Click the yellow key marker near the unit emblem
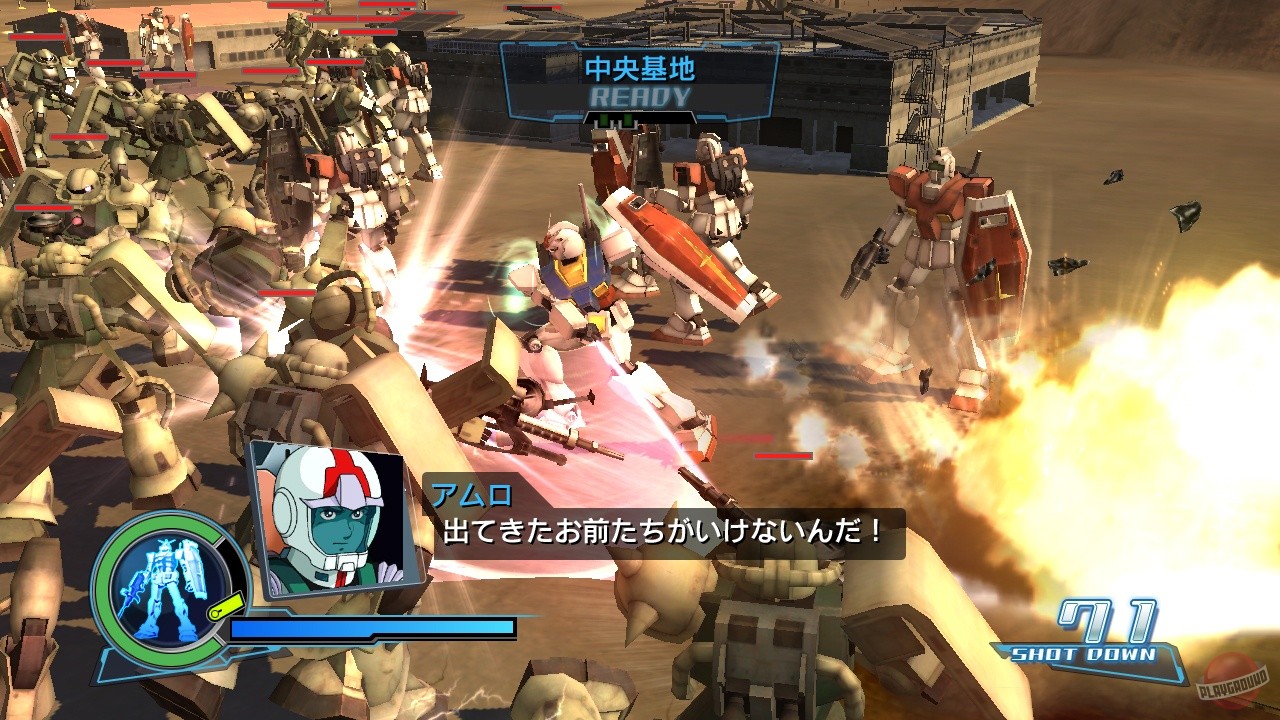The width and height of the screenshot is (1280, 720). pos(225,605)
